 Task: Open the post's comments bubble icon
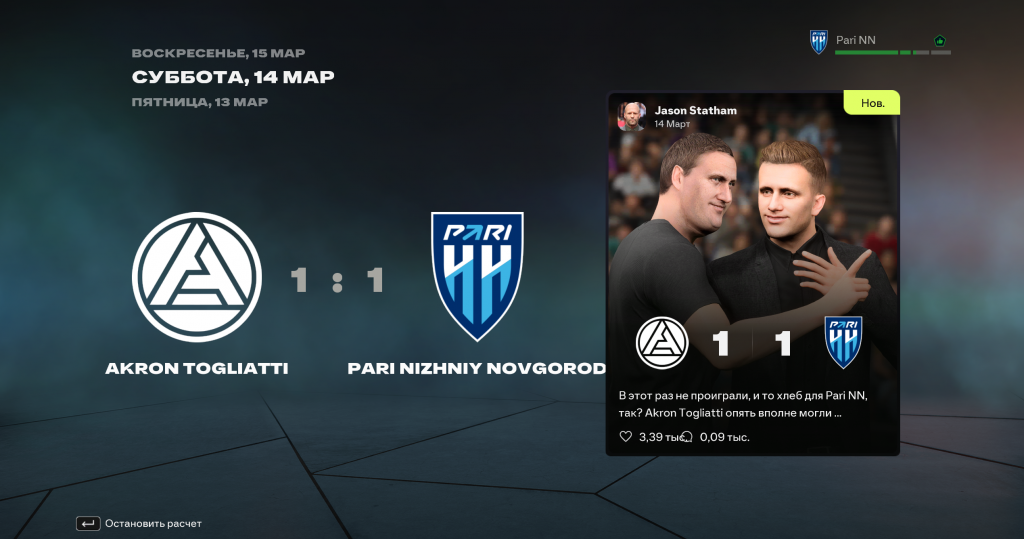[687, 437]
